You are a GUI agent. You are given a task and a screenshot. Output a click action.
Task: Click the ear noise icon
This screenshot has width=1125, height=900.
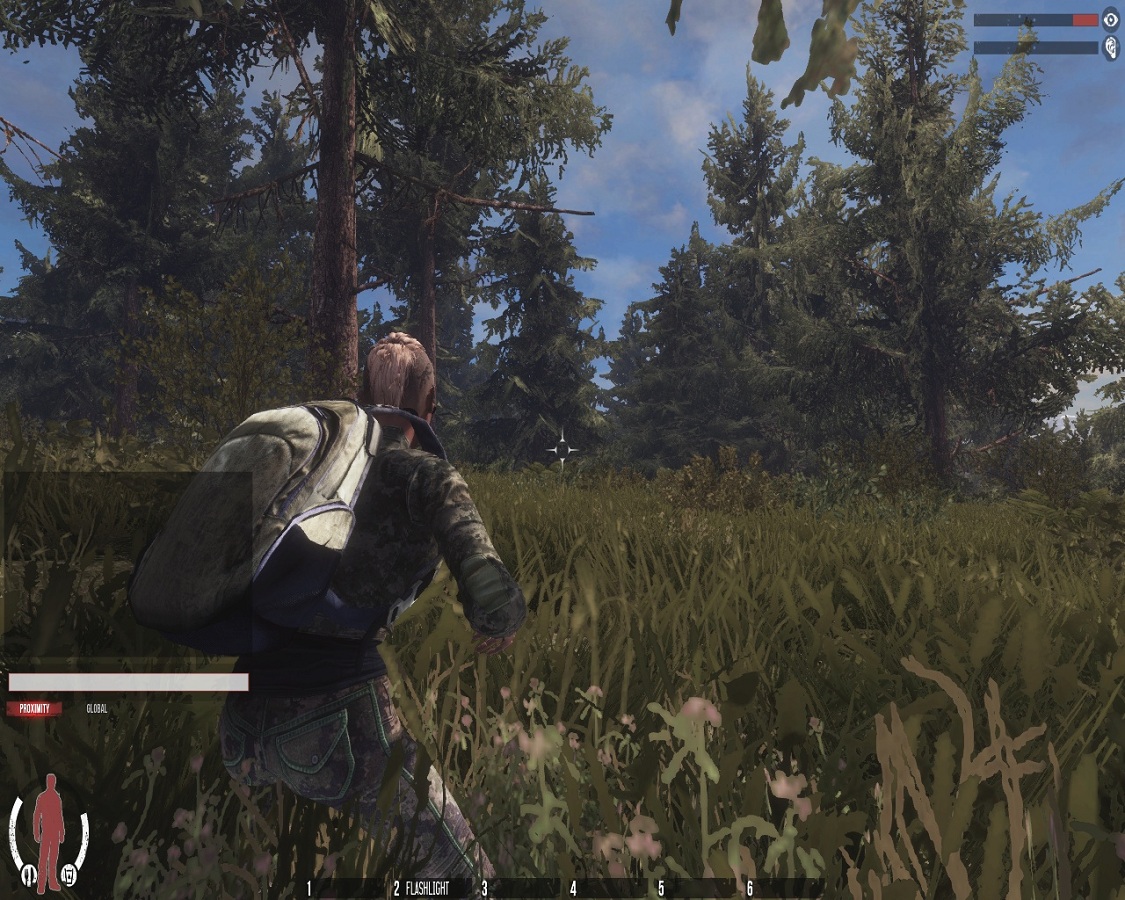coord(1110,48)
